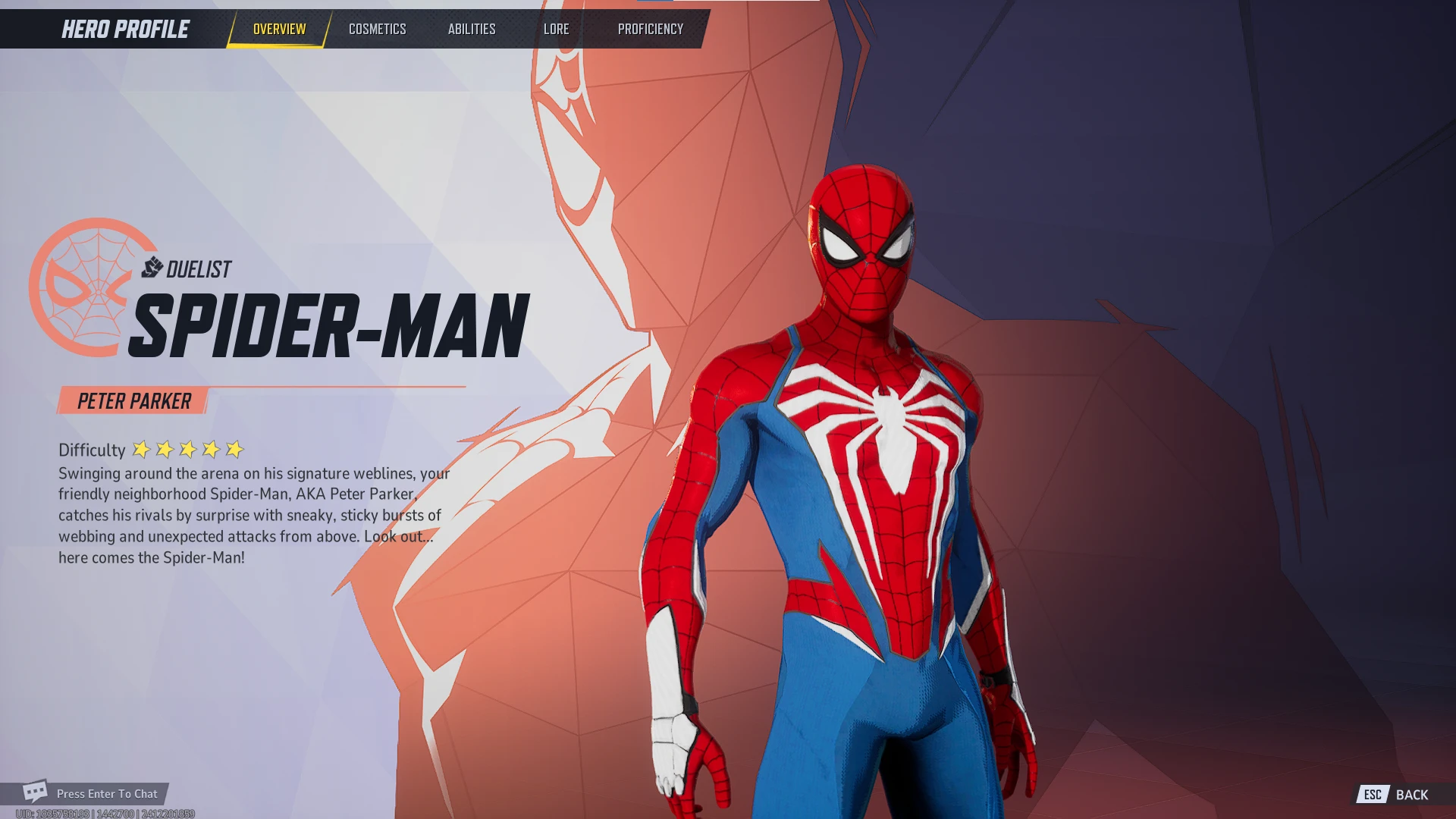Show the Abilities tab

pos(471,29)
